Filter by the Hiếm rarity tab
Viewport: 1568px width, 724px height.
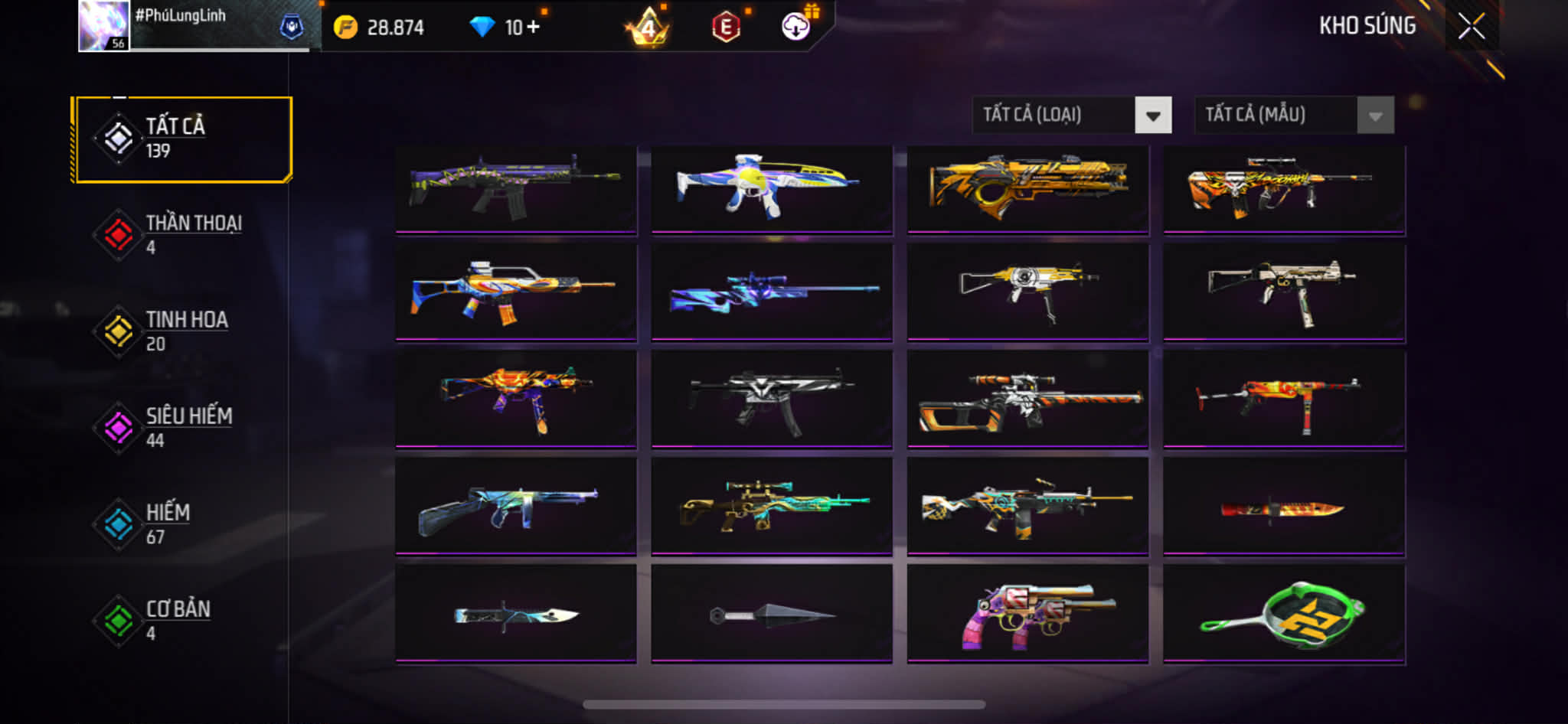click(182, 524)
